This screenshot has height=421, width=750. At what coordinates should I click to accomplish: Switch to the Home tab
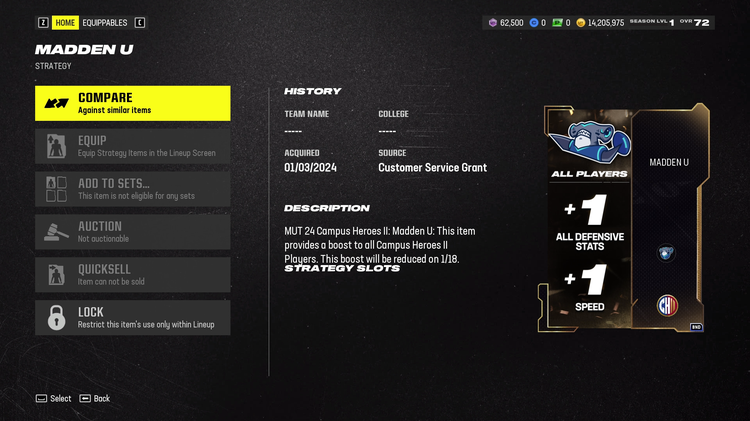(65, 22)
